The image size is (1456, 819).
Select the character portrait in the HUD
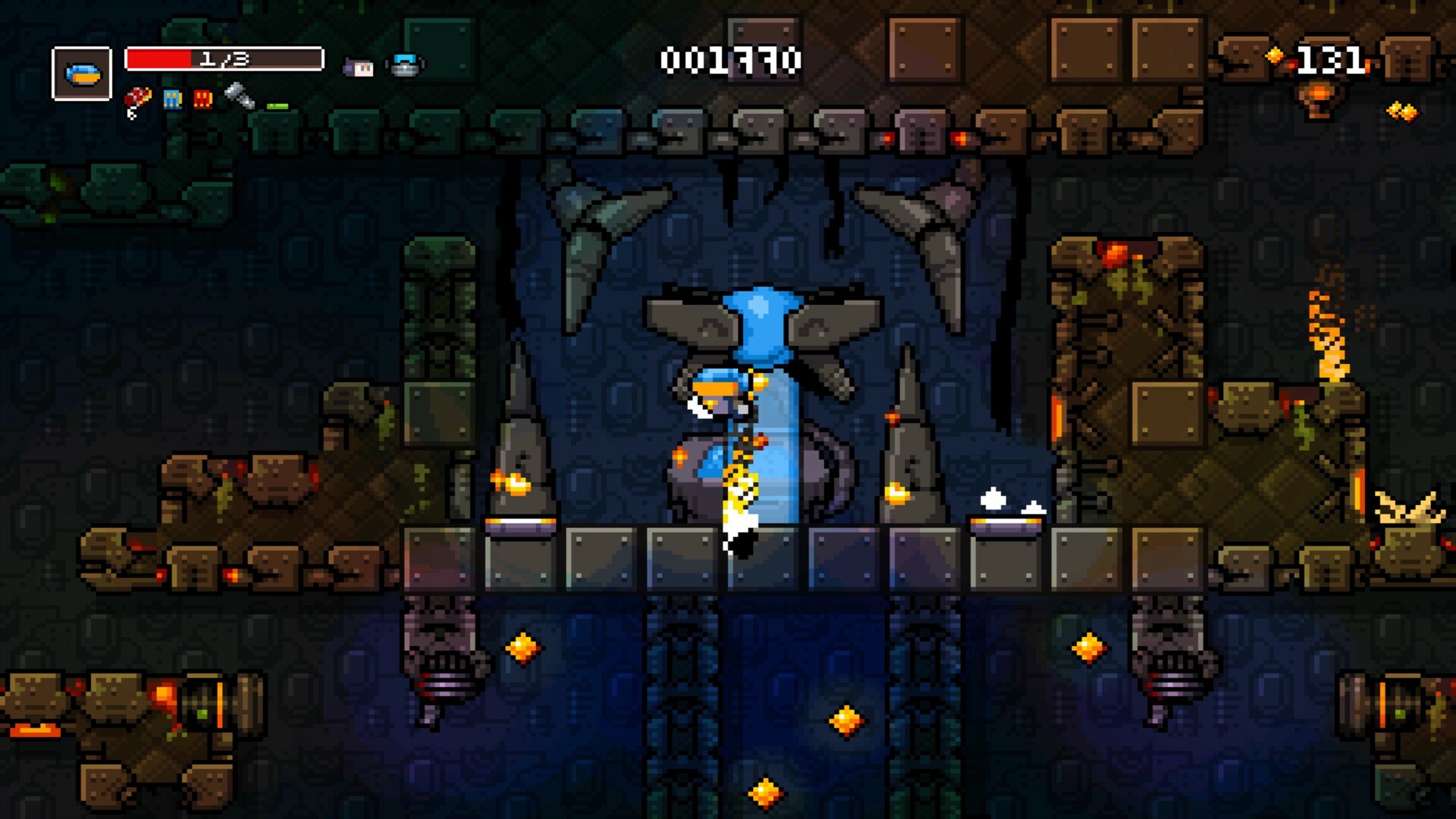[82, 72]
